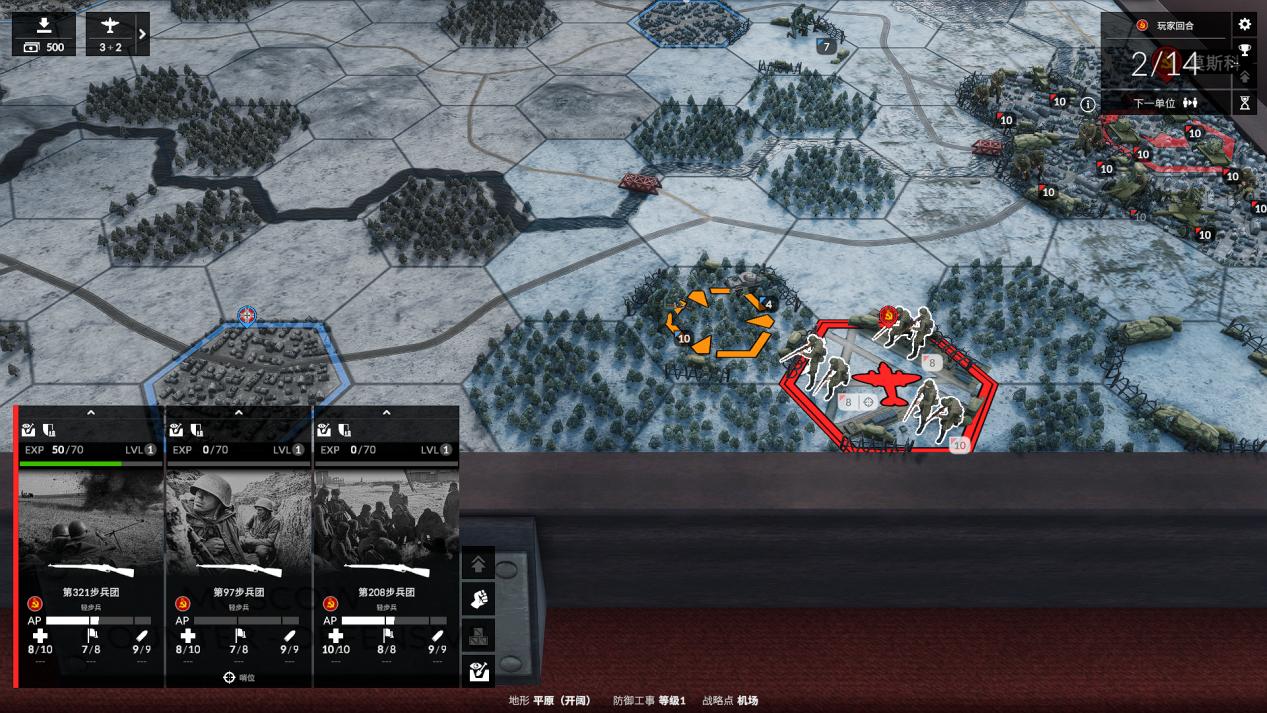Open the unit deployment panel
The image size is (1267, 713).
point(44,34)
